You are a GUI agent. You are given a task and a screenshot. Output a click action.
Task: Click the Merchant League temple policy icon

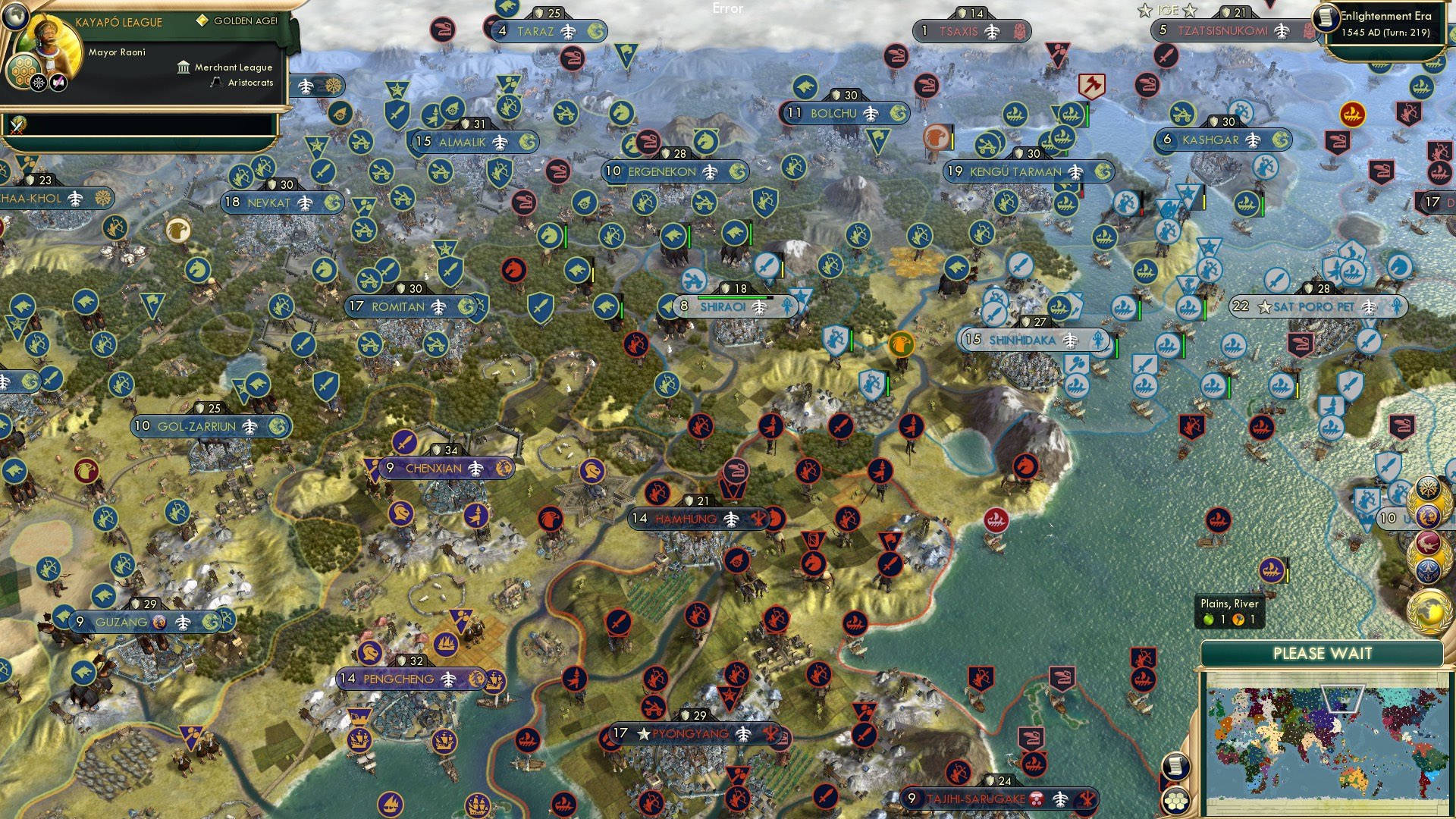(x=184, y=67)
